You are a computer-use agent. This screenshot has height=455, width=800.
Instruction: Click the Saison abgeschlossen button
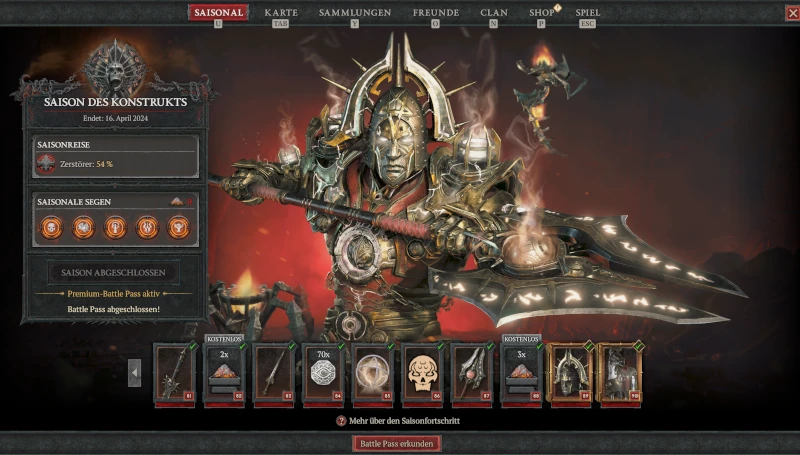[114, 272]
